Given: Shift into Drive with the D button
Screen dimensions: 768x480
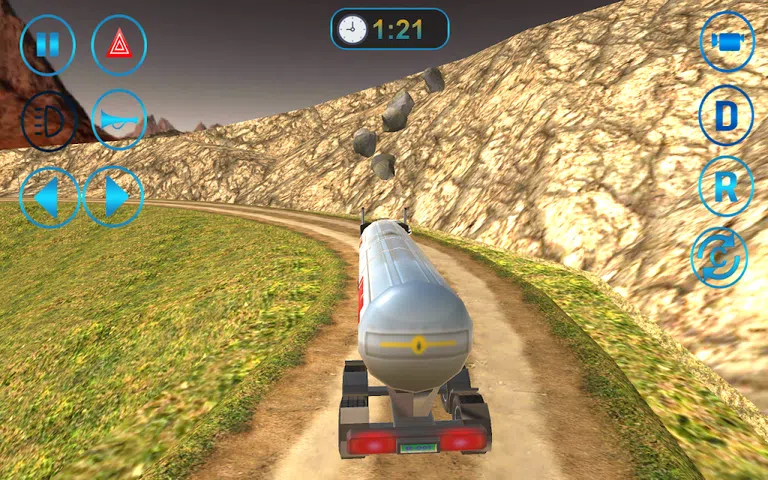Looking at the screenshot, I should pyautogui.click(x=726, y=116).
